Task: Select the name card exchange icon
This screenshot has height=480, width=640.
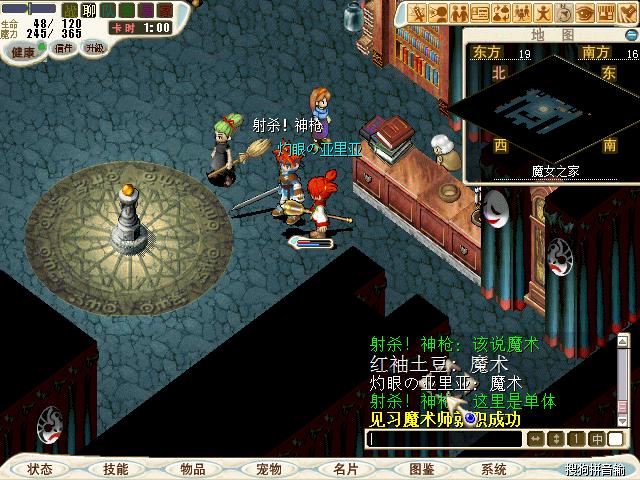Action: click(480, 13)
